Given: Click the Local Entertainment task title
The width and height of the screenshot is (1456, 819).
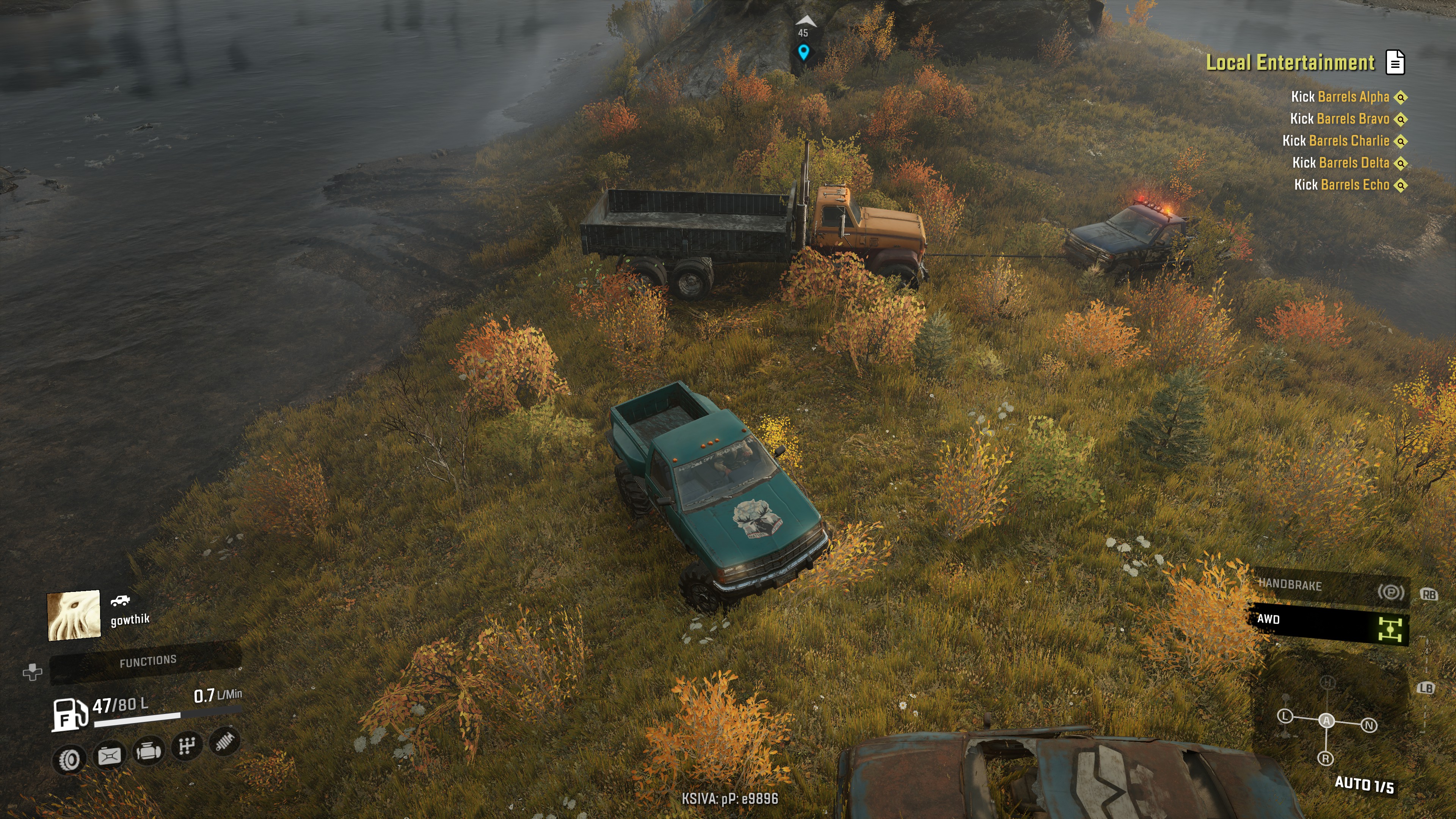Looking at the screenshot, I should point(1290,62).
